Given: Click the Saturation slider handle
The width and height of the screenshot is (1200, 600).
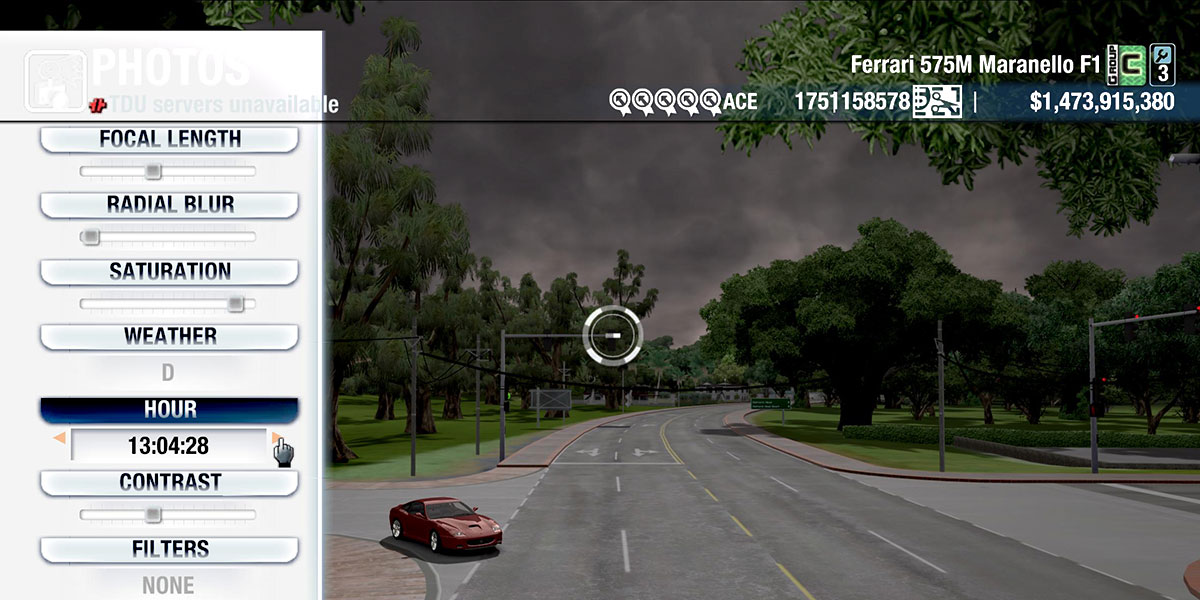Looking at the screenshot, I should (235, 303).
